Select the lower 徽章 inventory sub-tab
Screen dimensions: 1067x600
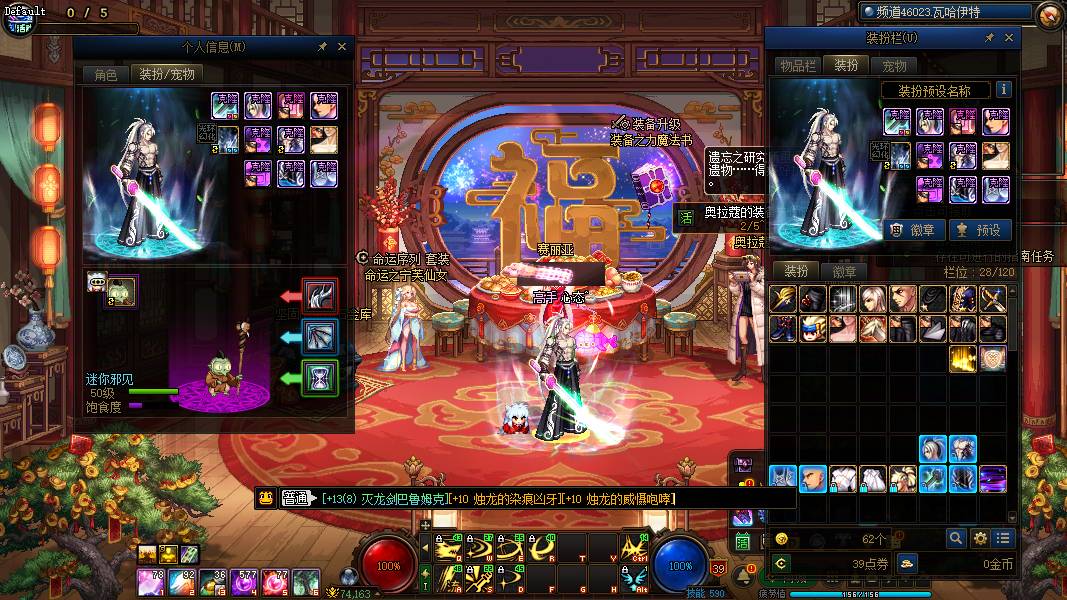click(844, 272)
